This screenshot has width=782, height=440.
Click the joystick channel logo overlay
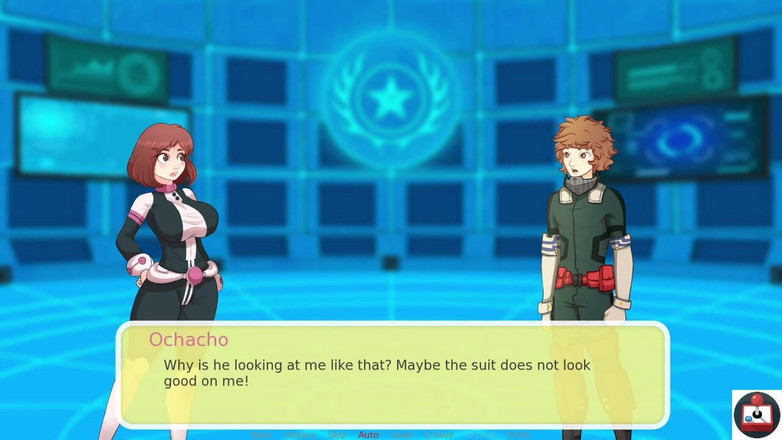(756, 414)
